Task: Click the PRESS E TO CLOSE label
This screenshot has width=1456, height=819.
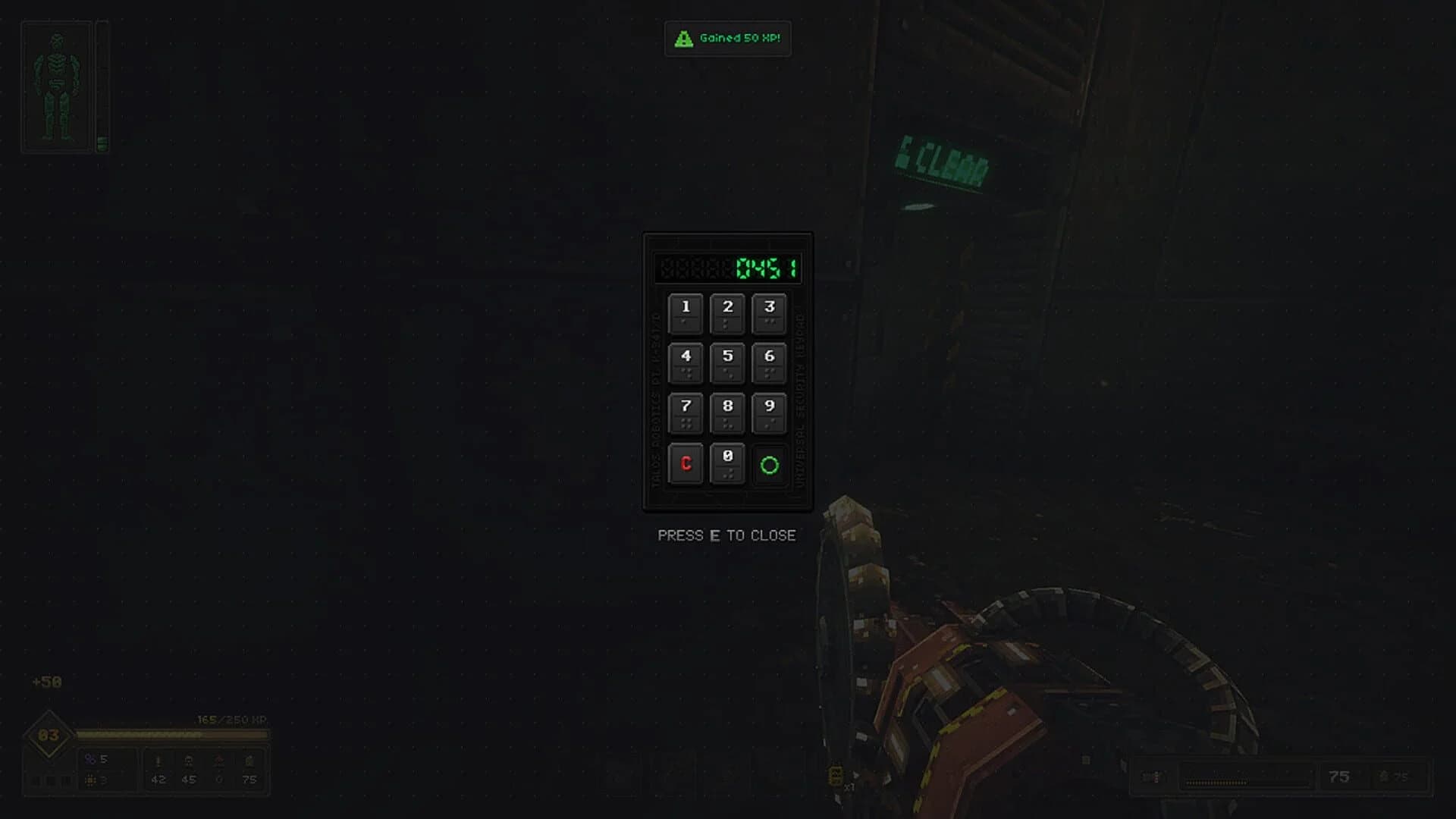Action: pyautogui.click(x=726, y=535)
